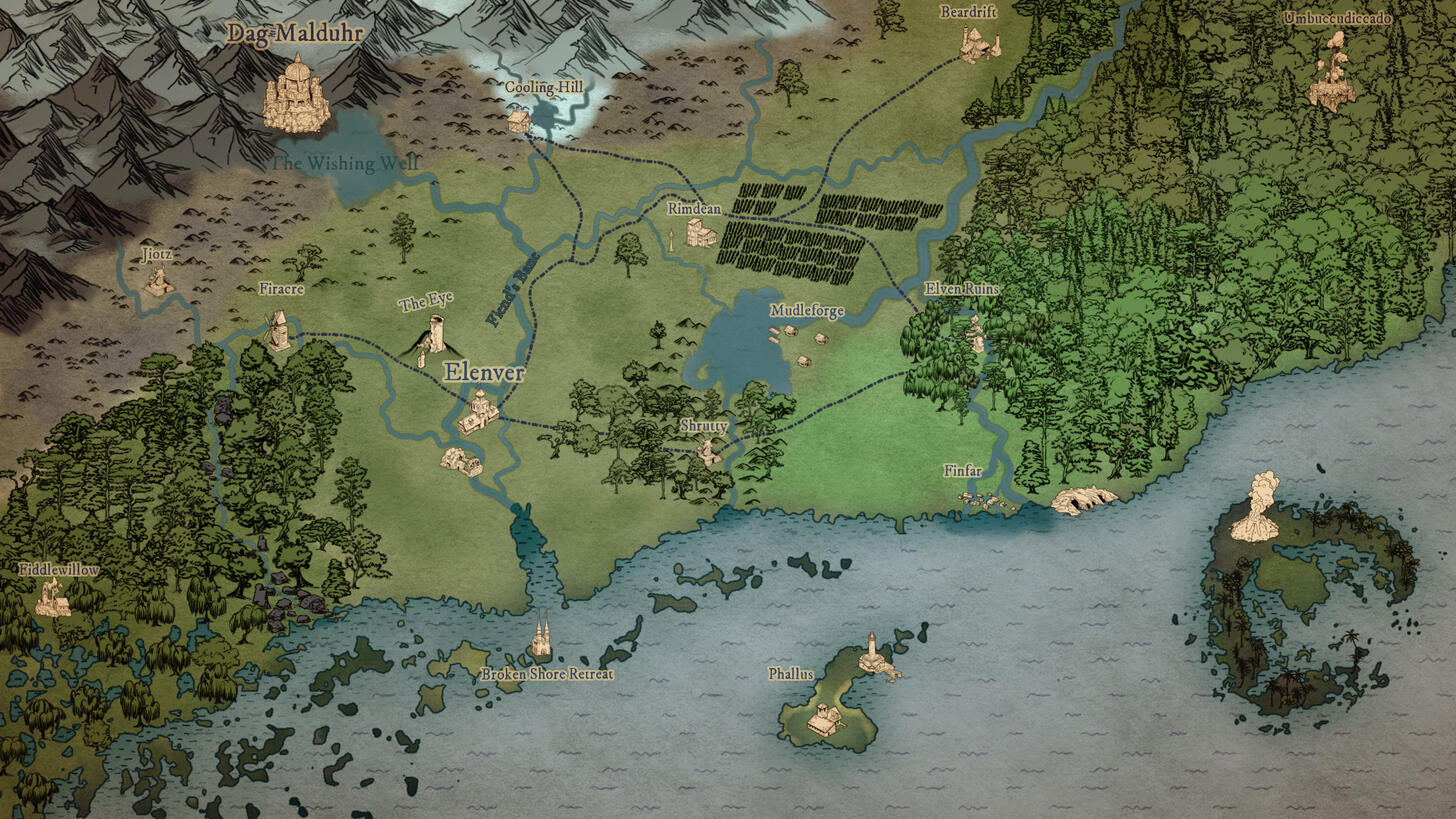Image resolution: width=1456 pixels, height=819 pixels.
Task: Choose the Phallus island lighthouse marker
Action: pos(875,656)
